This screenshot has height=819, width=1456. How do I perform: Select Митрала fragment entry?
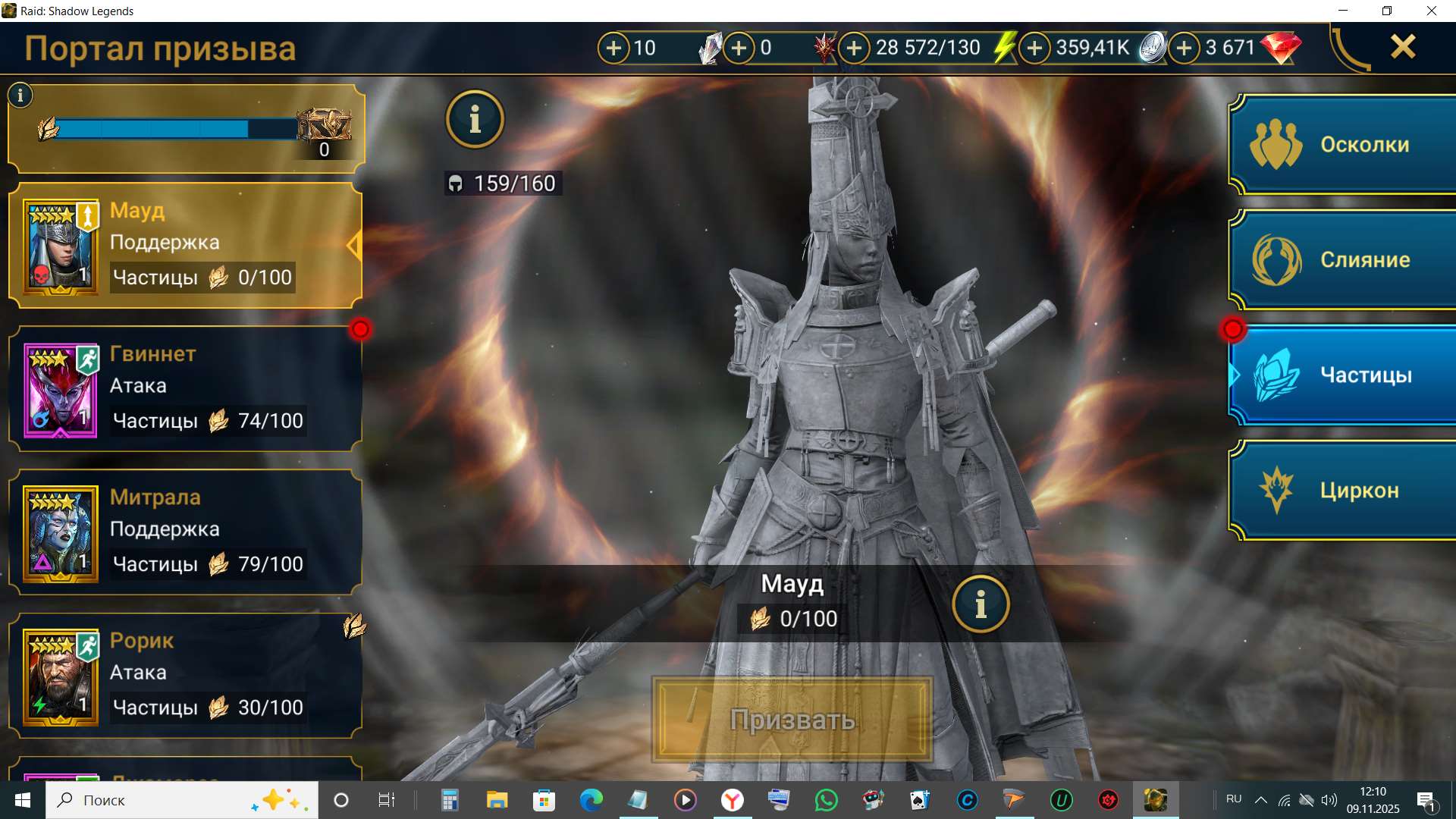tap(185, 532)
